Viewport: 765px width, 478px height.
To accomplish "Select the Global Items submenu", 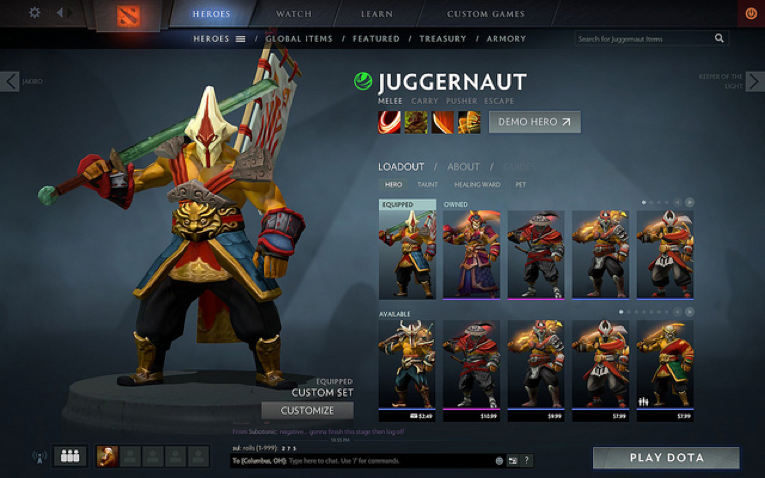I will tap(298, 39).
